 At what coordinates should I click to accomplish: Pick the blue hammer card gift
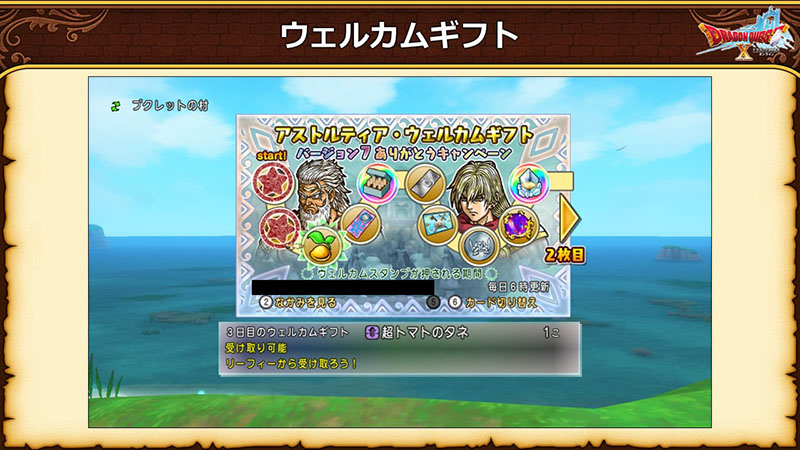[x=437, y=222]
